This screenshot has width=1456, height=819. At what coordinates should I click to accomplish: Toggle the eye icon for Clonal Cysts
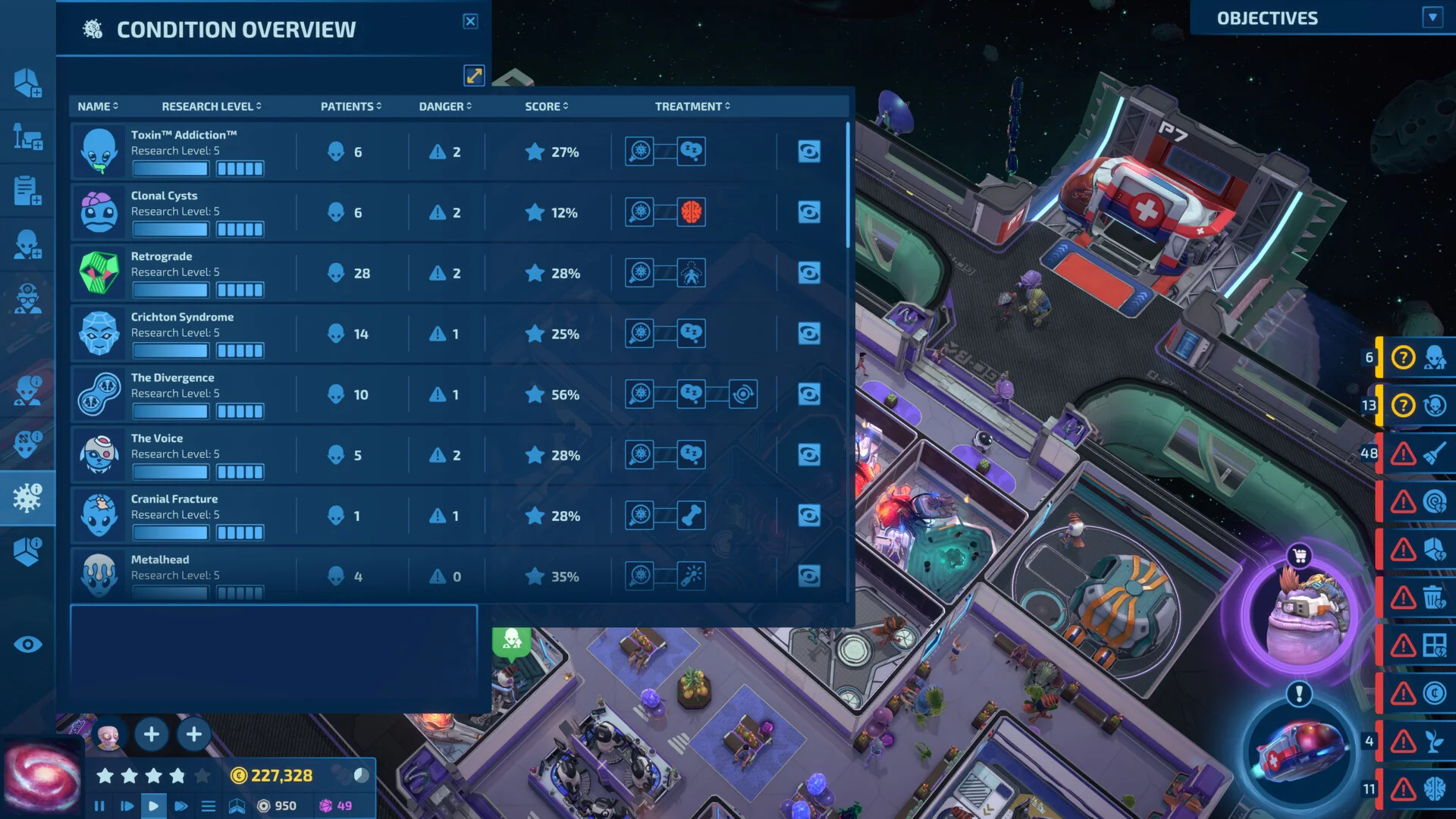[x=808, y=212]
